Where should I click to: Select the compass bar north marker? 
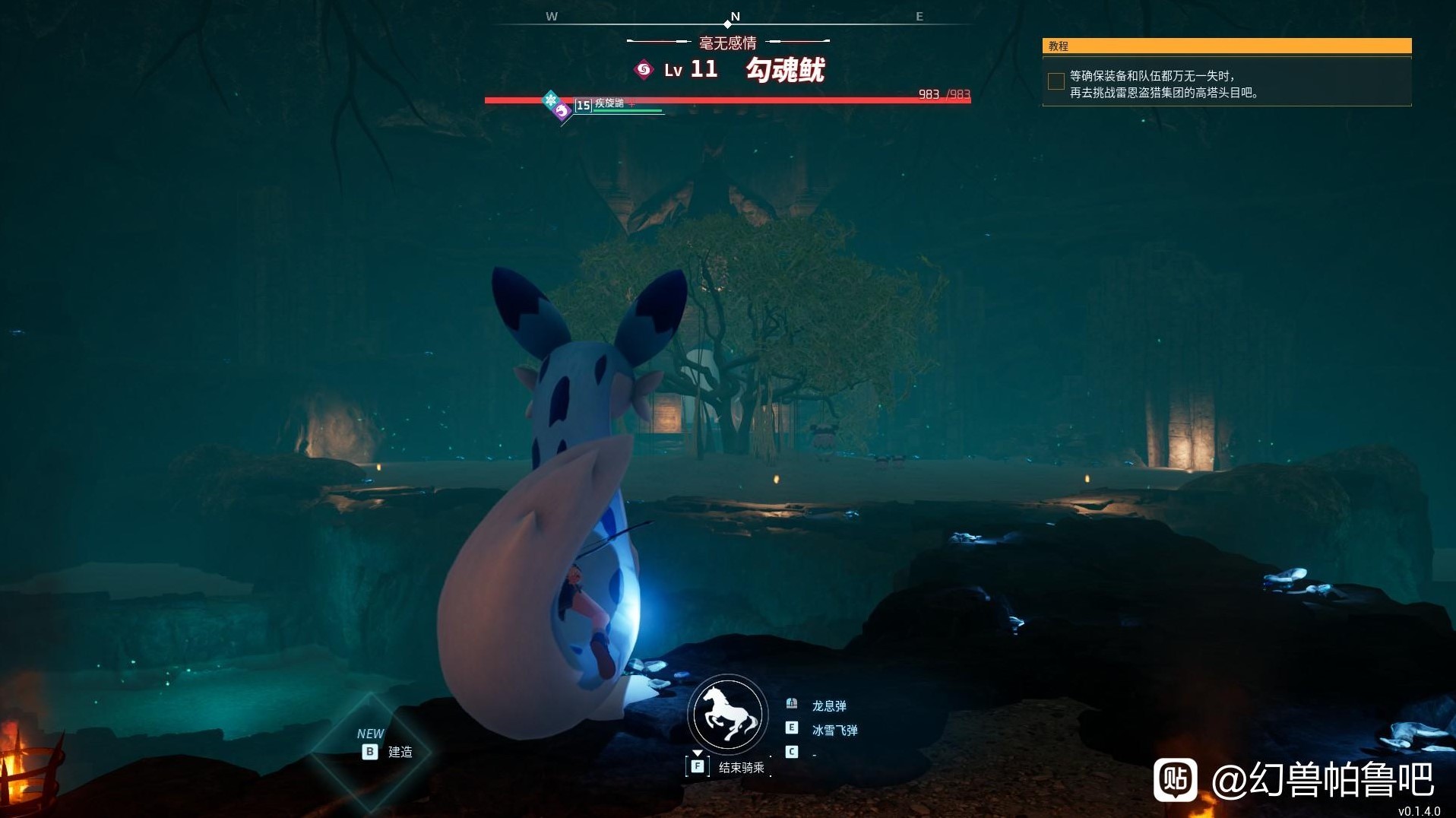(x=734, y=17)
